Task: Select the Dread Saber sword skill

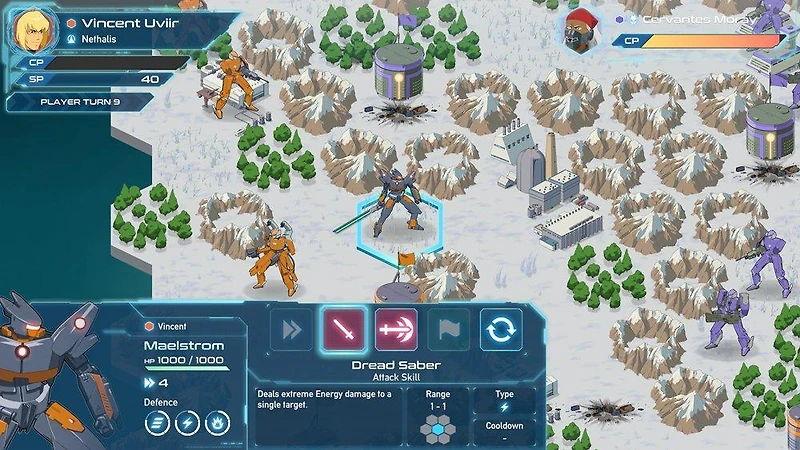Action: tap(343, 330)
